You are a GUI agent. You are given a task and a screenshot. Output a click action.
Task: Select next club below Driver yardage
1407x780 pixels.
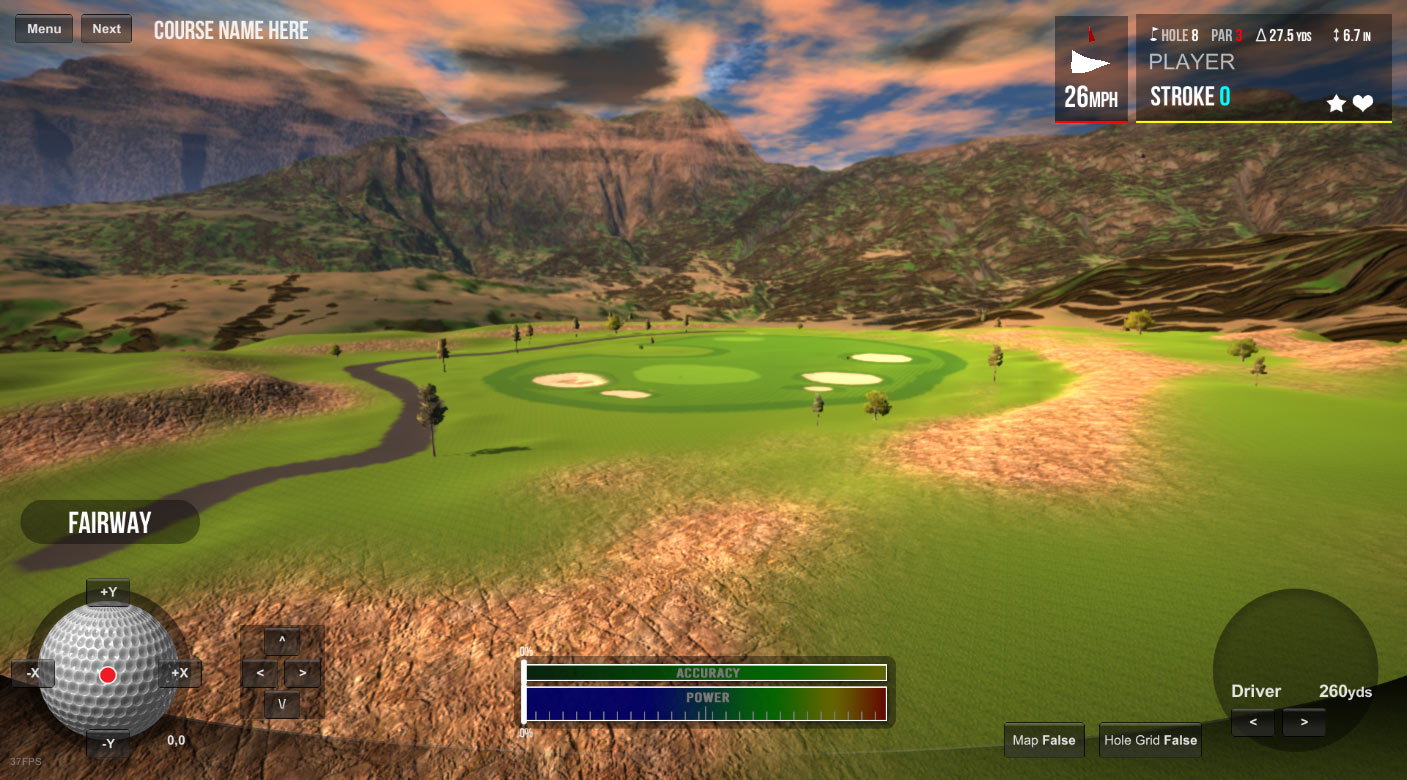coord(1303,722)
